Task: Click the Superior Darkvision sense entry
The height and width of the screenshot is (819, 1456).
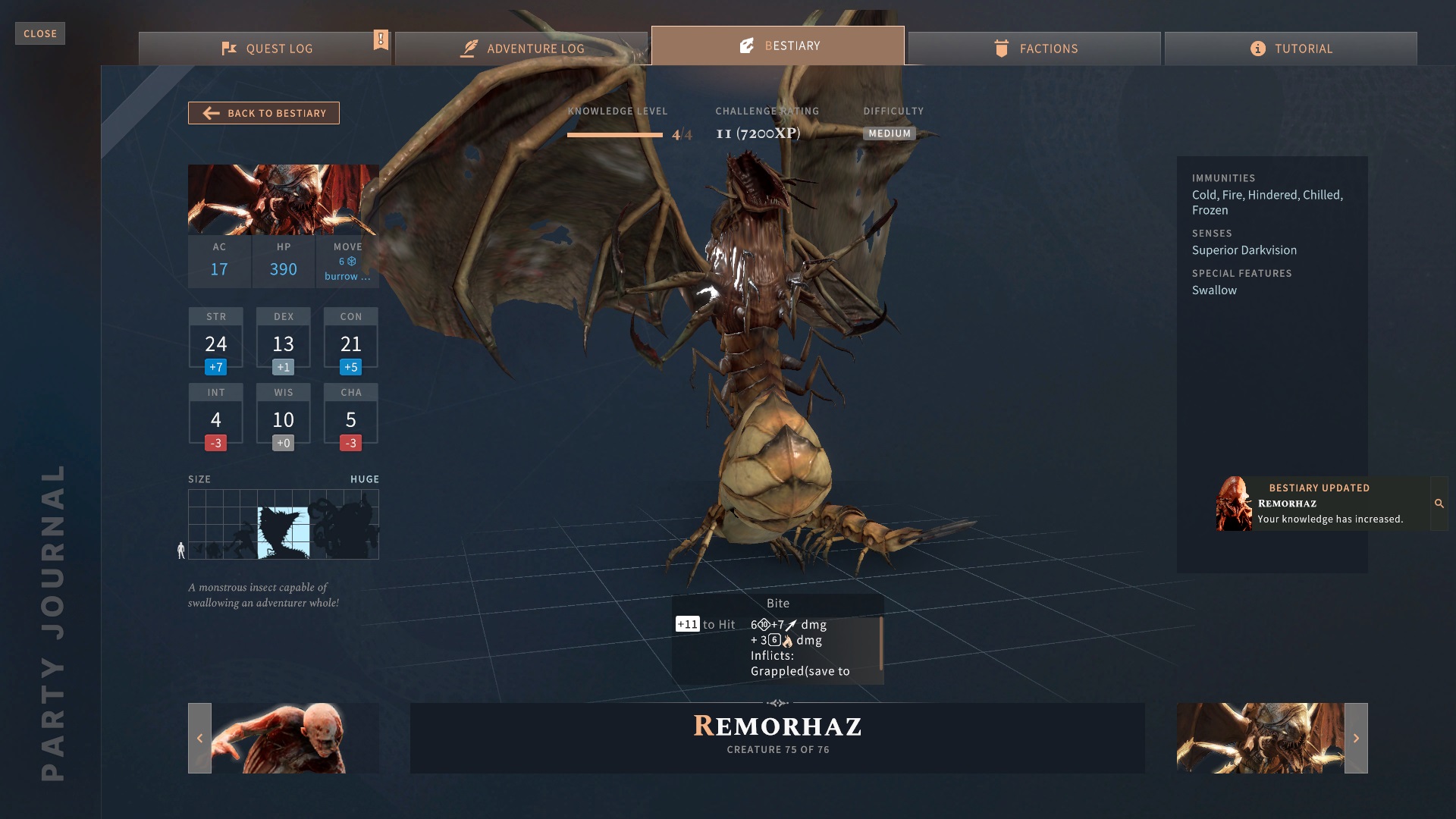Action: point(1244,250)
